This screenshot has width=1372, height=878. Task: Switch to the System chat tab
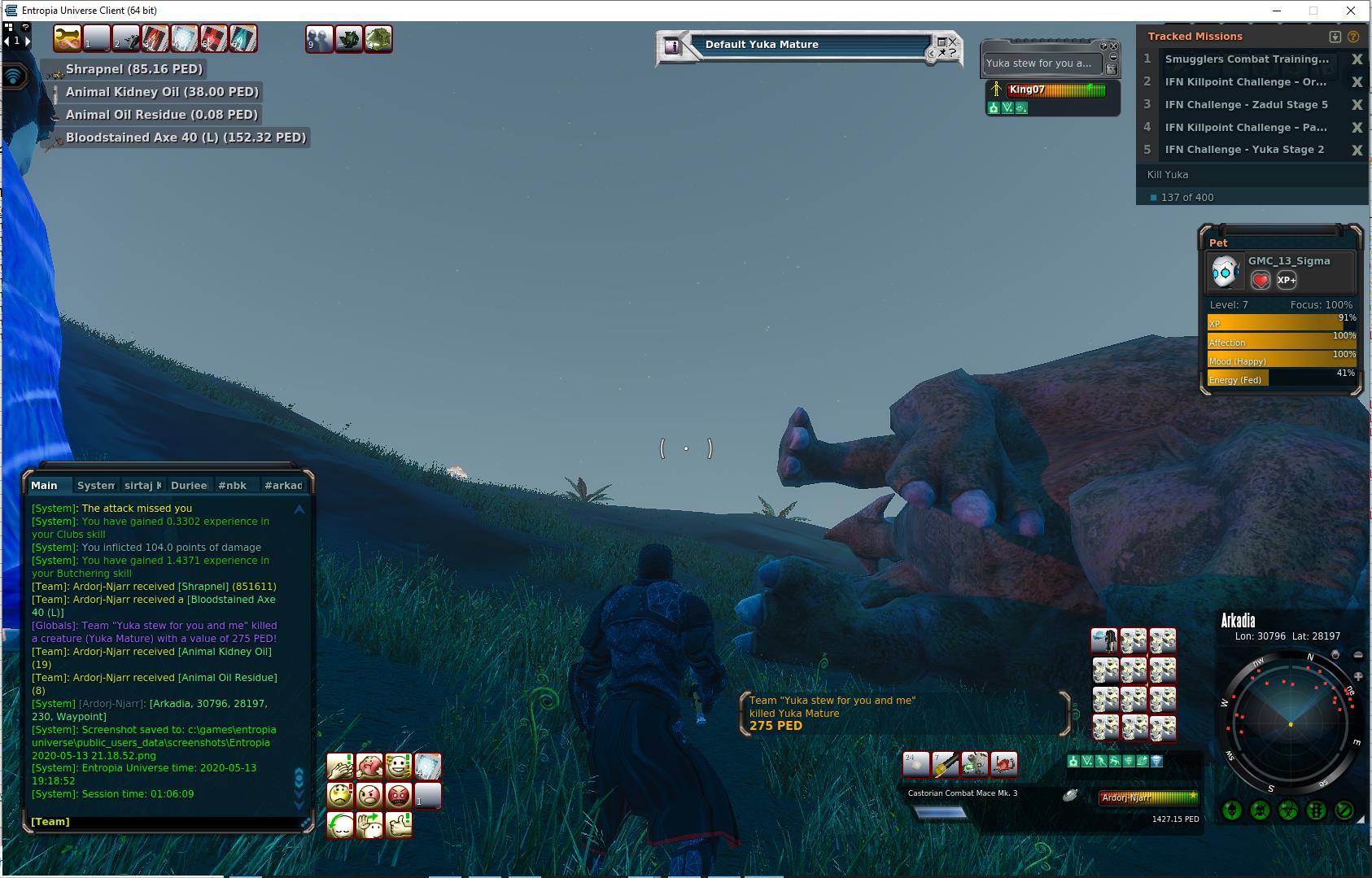click(x=95, y=486)
